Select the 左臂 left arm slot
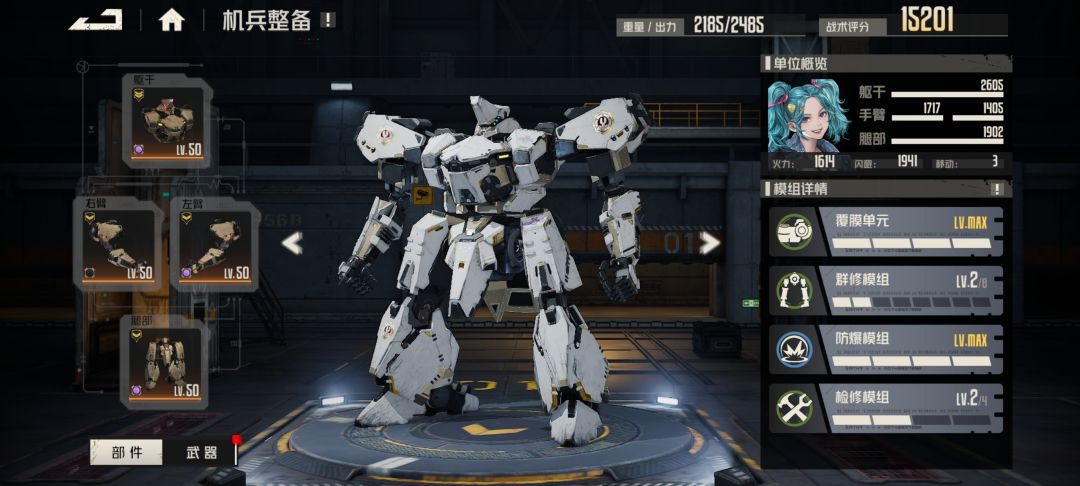The height and width of the screenshot is (486, 1080). click(215, 245)
